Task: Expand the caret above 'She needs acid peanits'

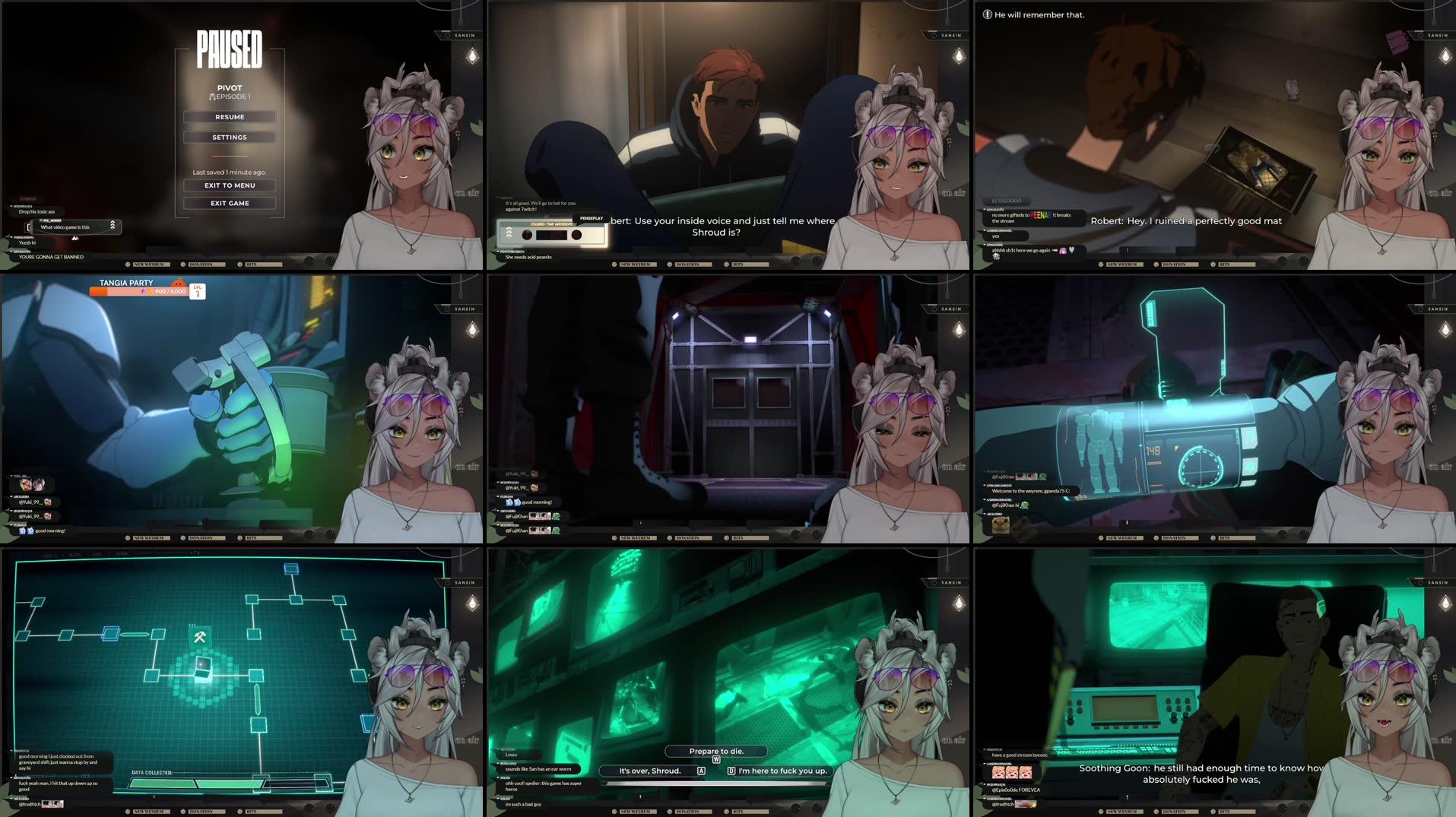Action: click(x=498, y=253)
